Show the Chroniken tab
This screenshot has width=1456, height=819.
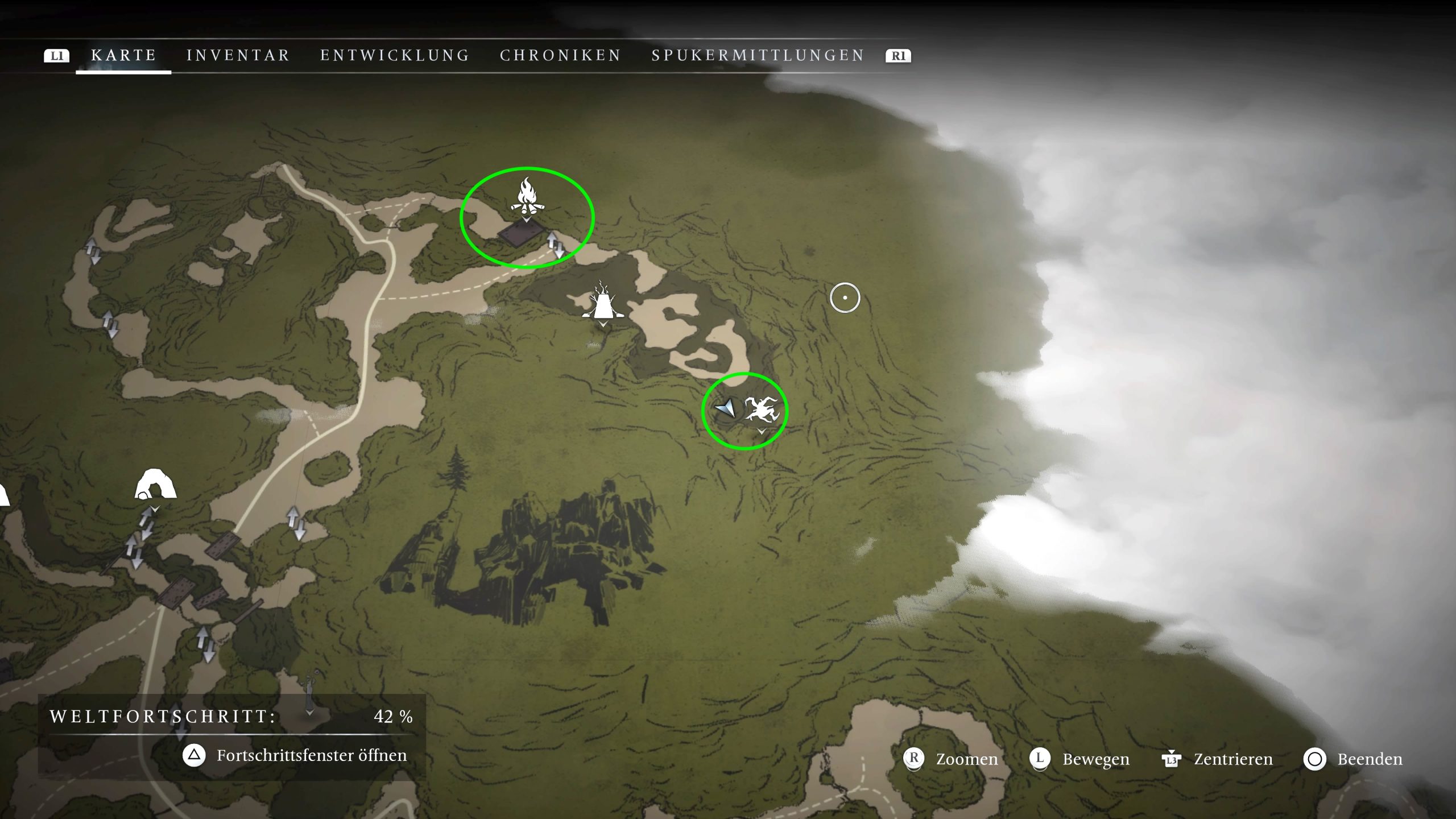560,55
